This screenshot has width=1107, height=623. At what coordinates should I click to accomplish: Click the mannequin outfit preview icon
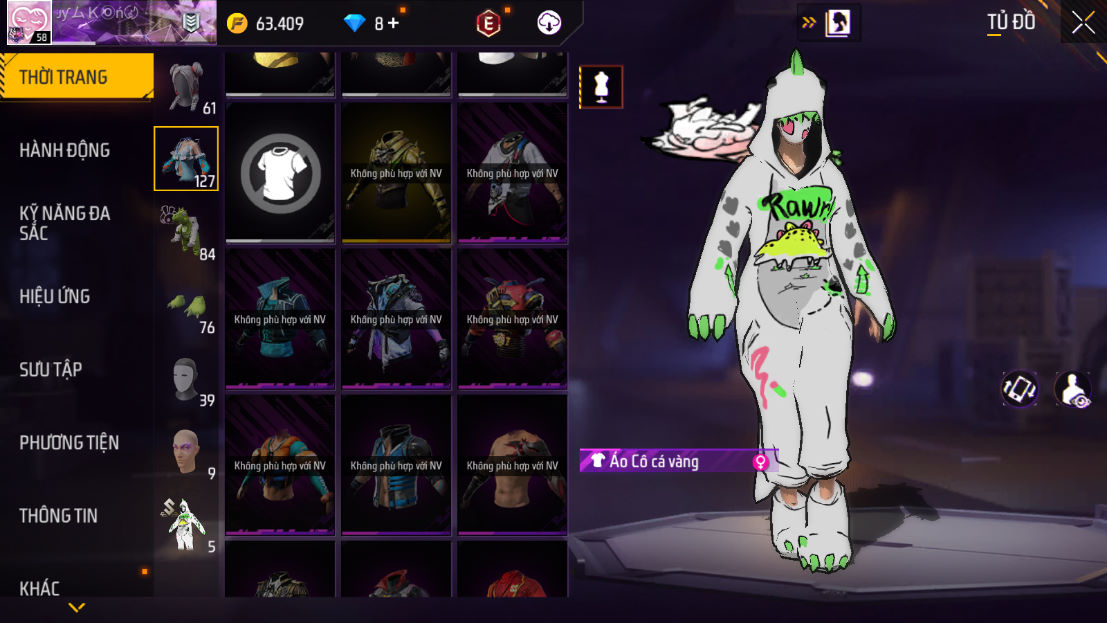601,87
